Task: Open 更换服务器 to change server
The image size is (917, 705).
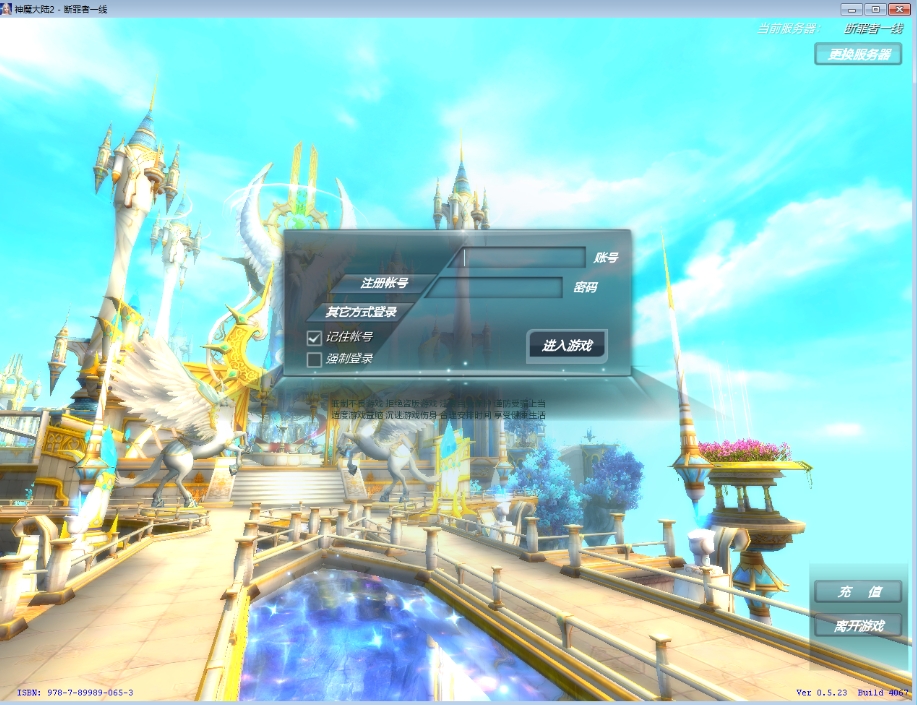Action: (x=858, y=54)
